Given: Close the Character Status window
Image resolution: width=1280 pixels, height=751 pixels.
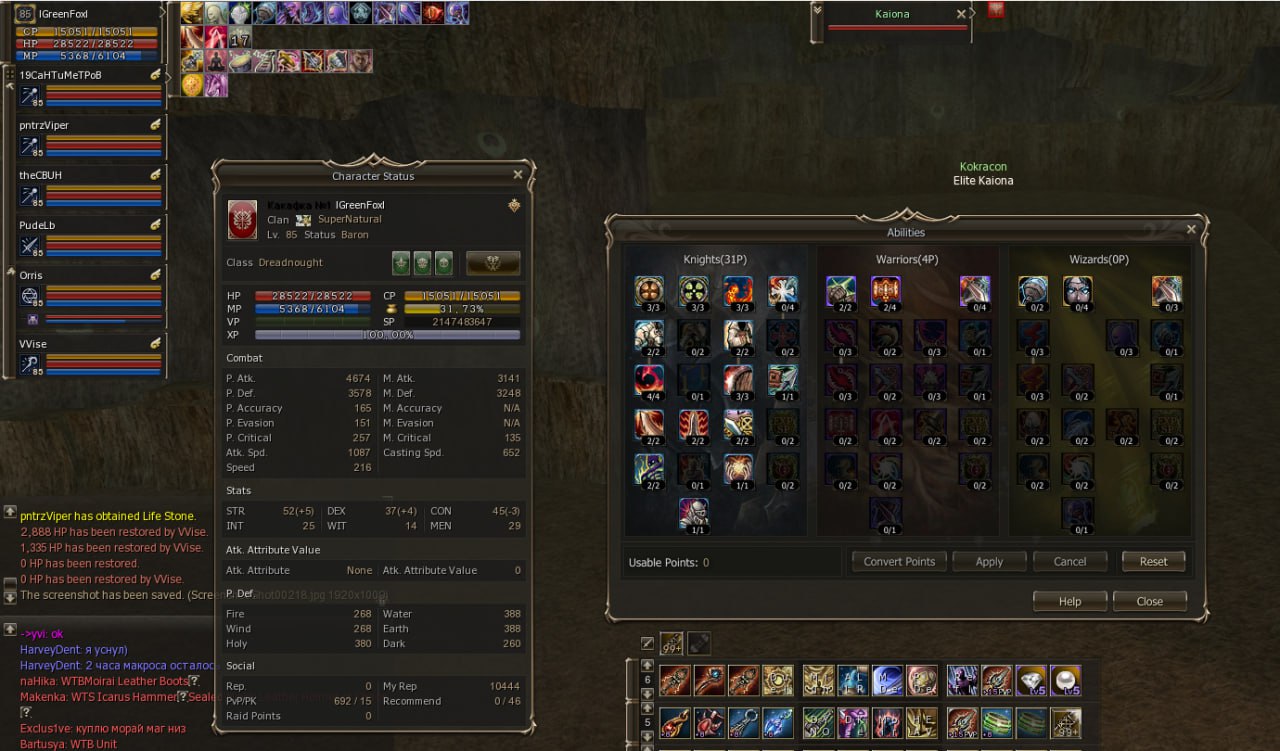Looking at the screenshot, I should tap(517, 175).
